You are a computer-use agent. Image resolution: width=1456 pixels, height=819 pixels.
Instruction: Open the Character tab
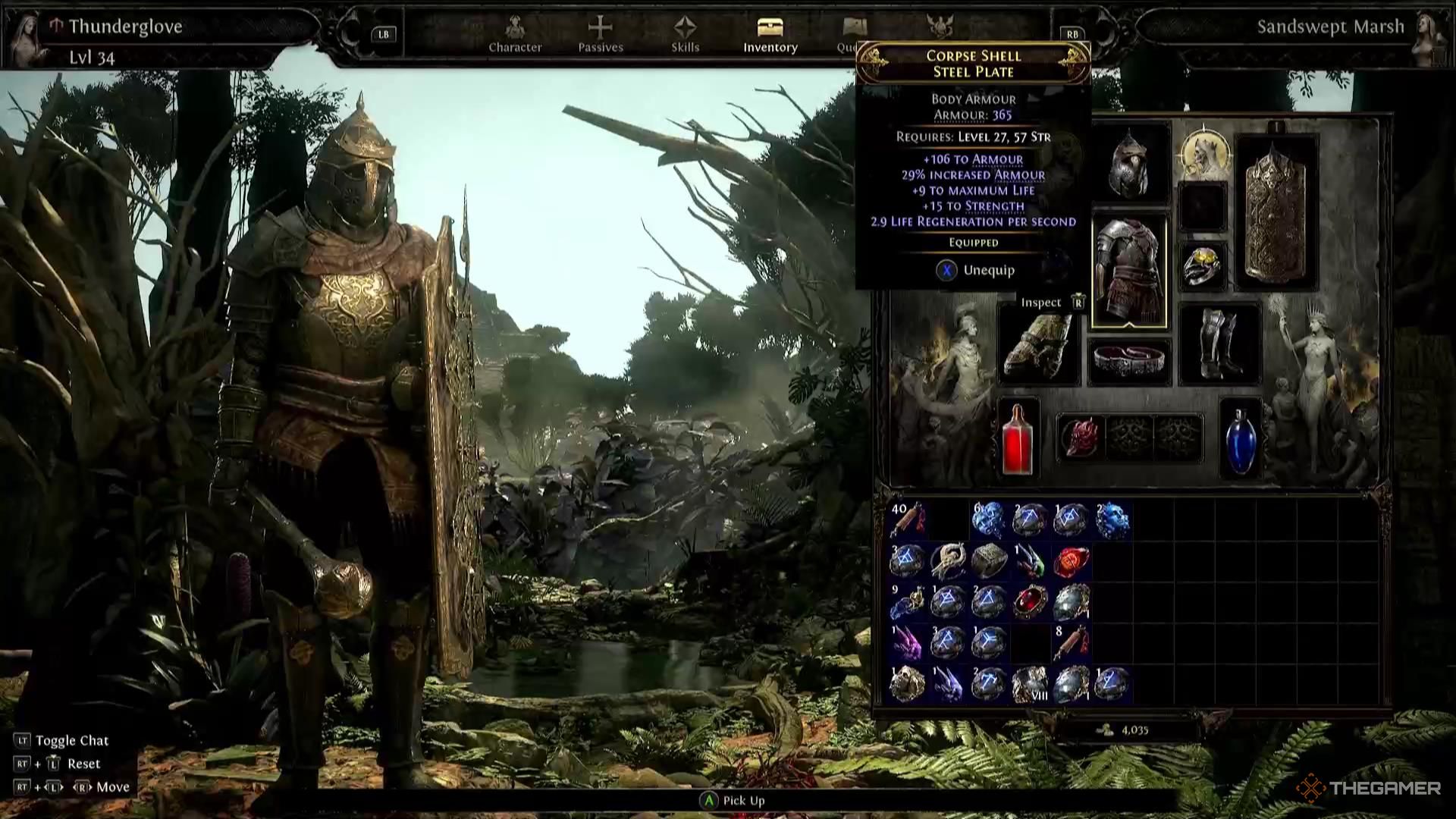(515, 35)
